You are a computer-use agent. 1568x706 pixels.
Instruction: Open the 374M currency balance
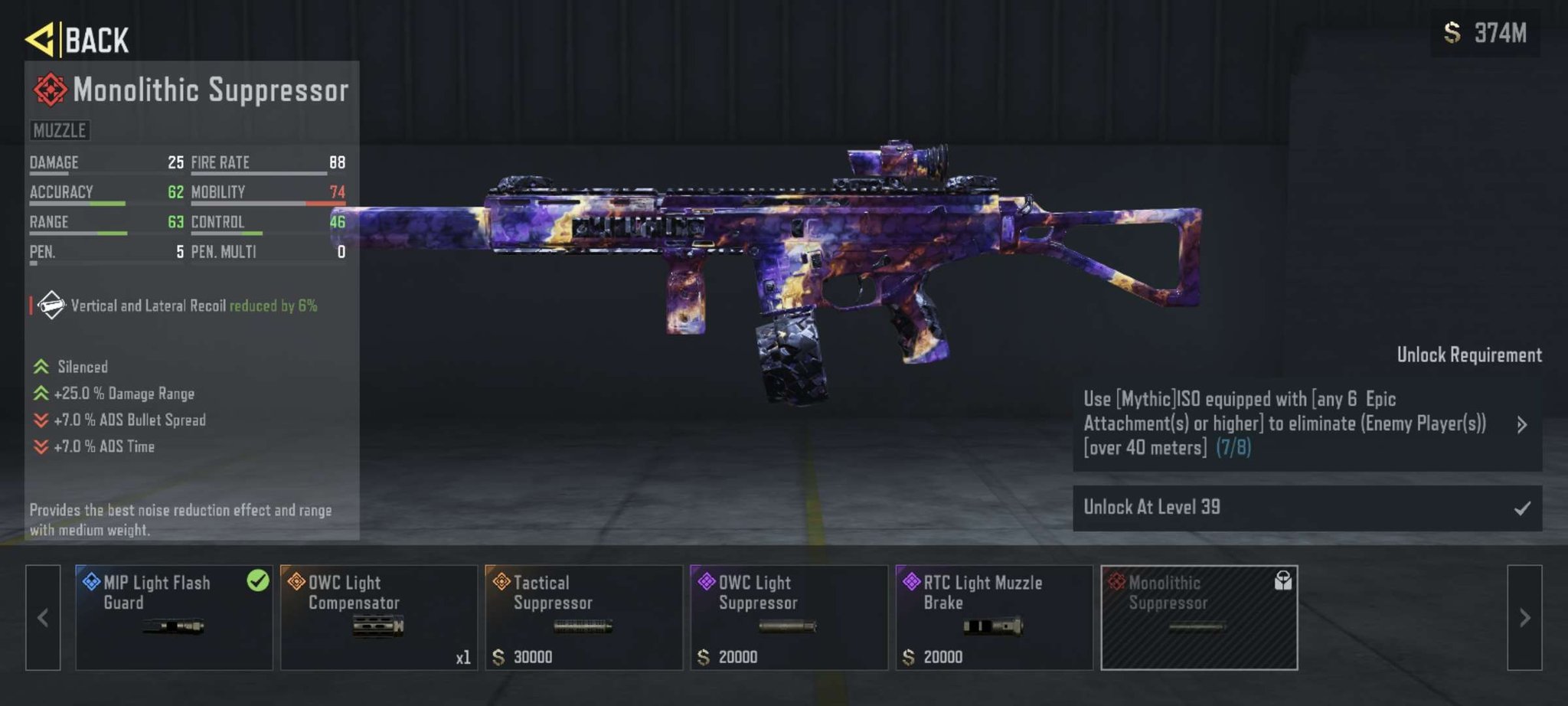[x=1485, y=34]
